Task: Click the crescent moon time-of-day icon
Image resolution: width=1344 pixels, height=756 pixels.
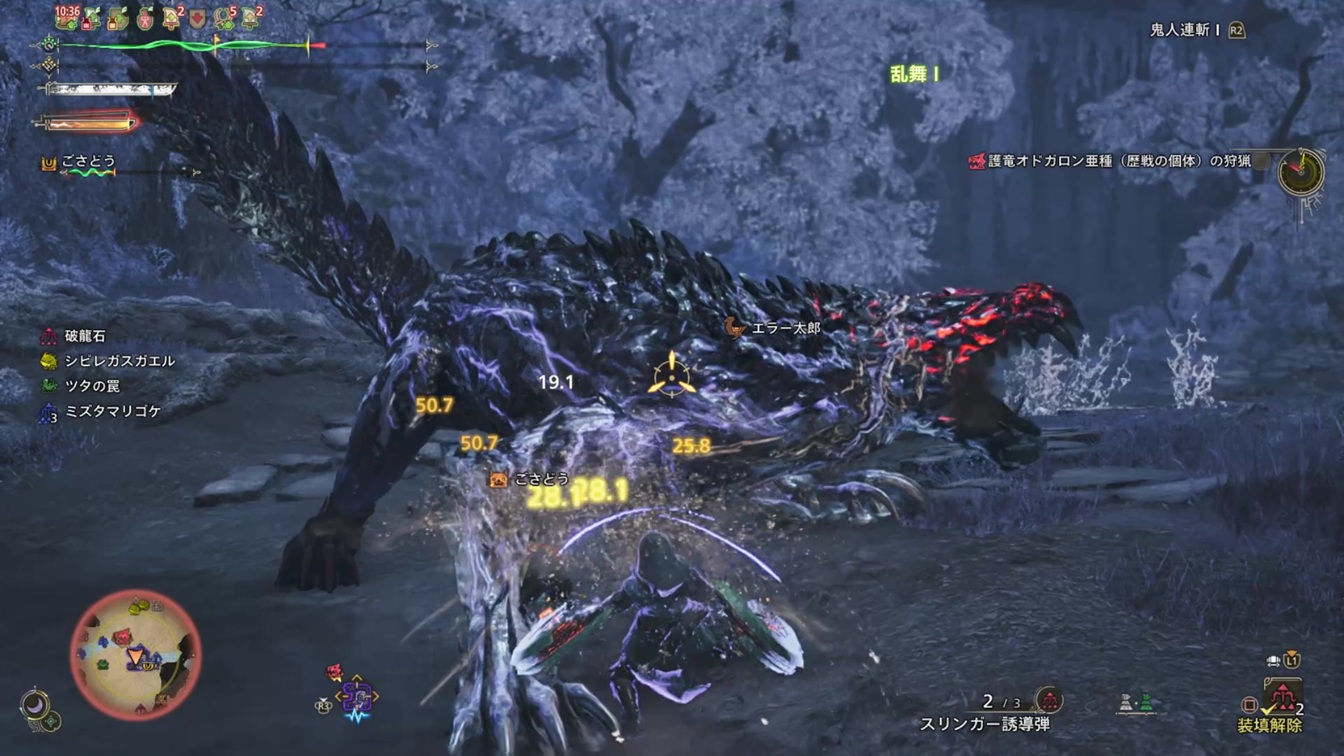Action: click(37, 705)
